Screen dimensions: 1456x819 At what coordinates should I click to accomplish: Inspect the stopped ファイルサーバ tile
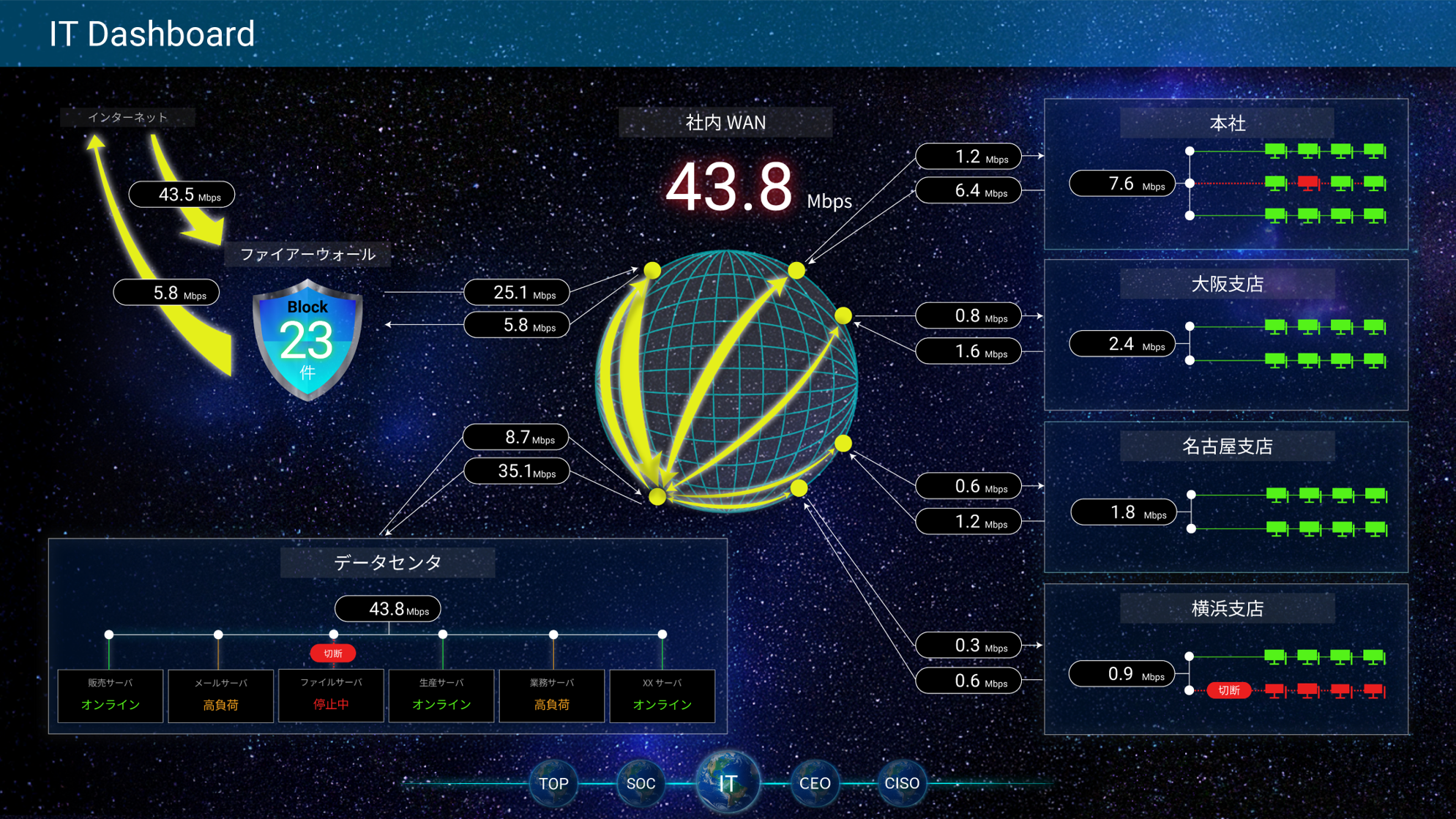332,695
